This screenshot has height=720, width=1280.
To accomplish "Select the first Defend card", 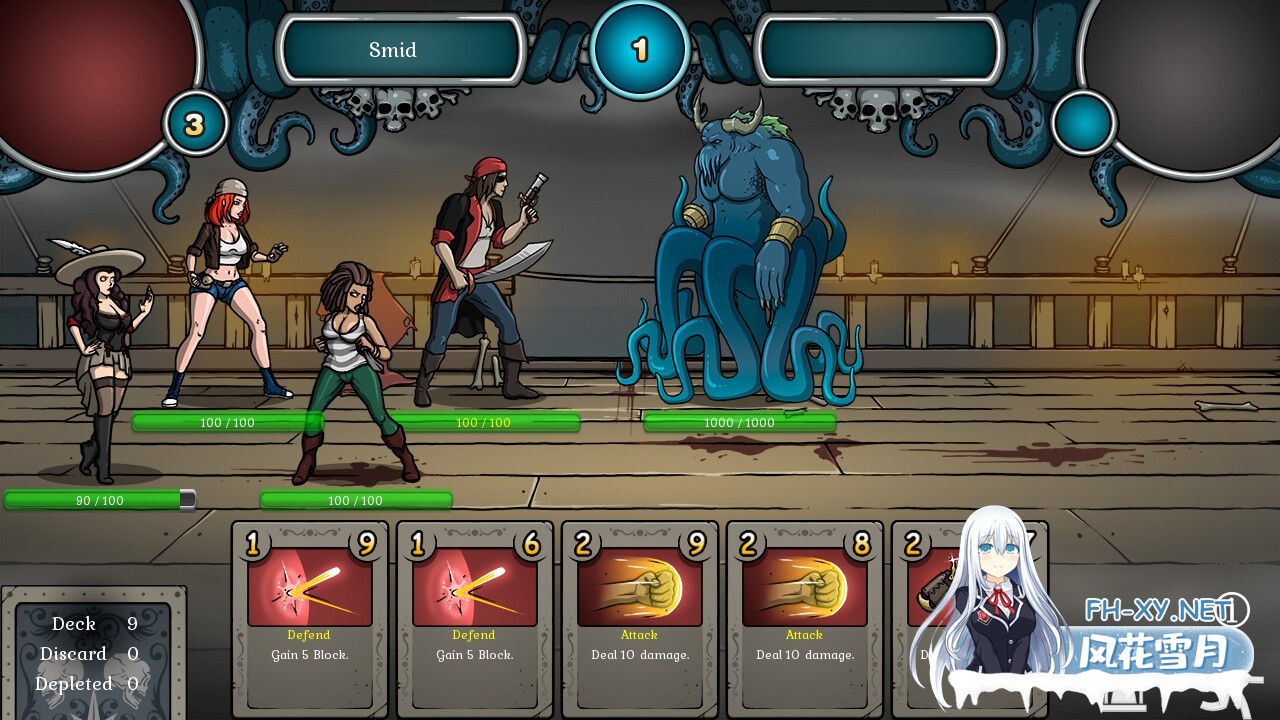I will click(308, 620).
